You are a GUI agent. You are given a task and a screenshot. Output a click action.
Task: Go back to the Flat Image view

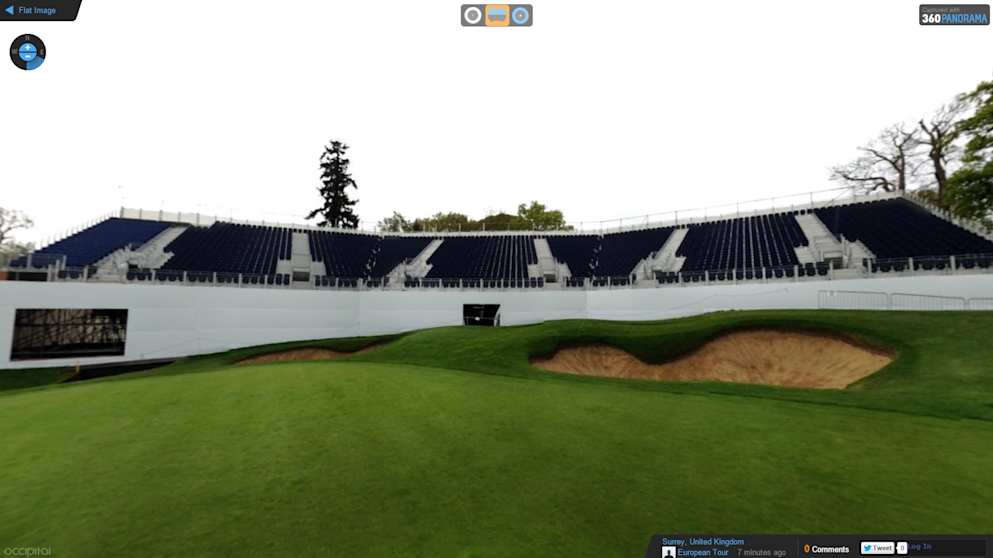32,10
